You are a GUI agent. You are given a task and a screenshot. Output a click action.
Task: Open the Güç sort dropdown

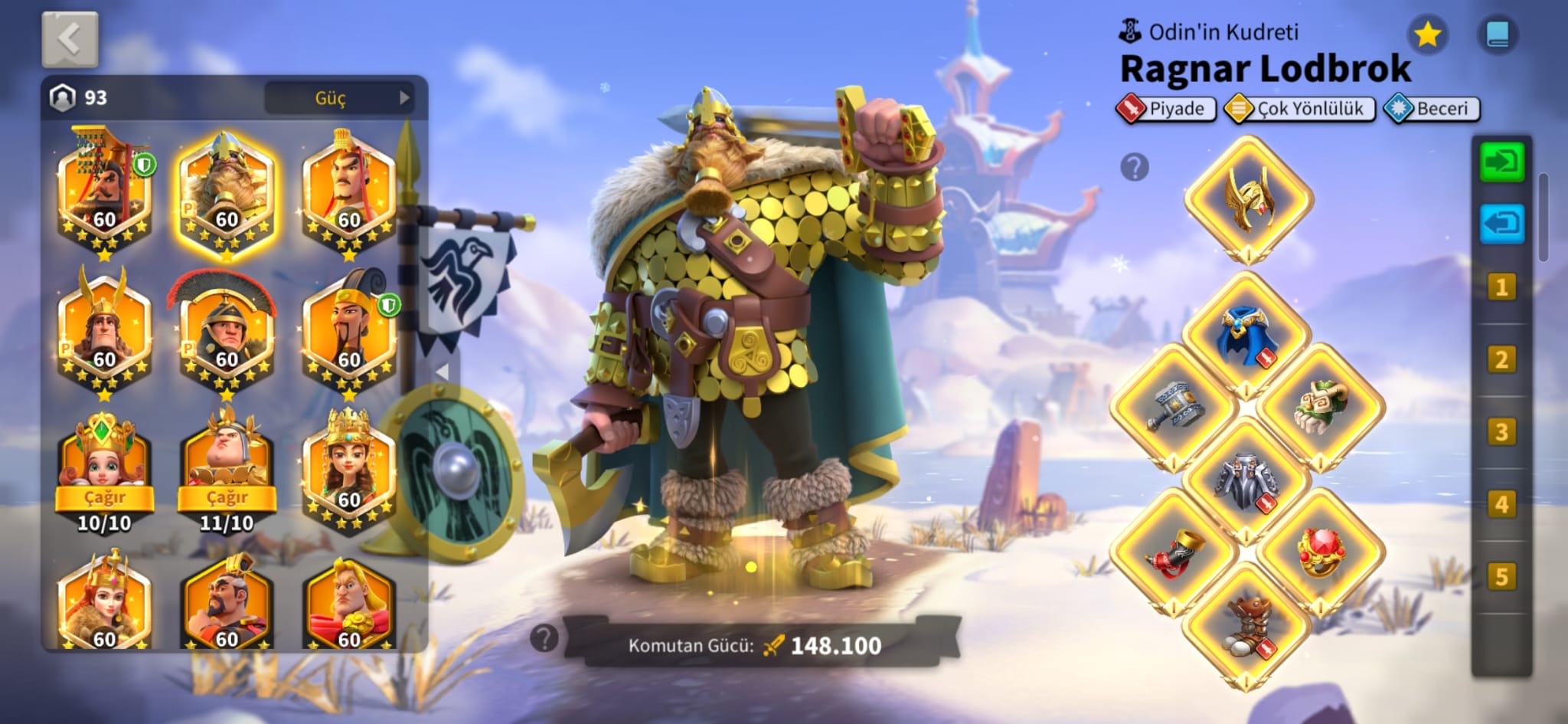(339, 98)
